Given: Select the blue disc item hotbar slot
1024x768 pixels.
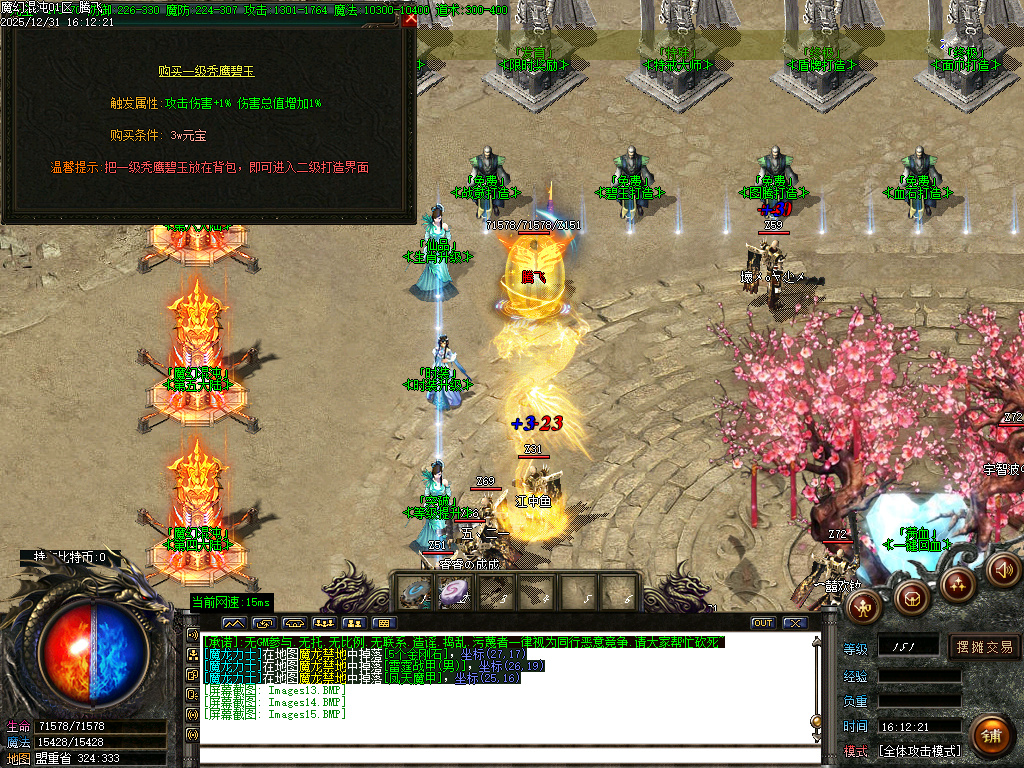Looking at the screenshot, I should (x=413, y=591).
